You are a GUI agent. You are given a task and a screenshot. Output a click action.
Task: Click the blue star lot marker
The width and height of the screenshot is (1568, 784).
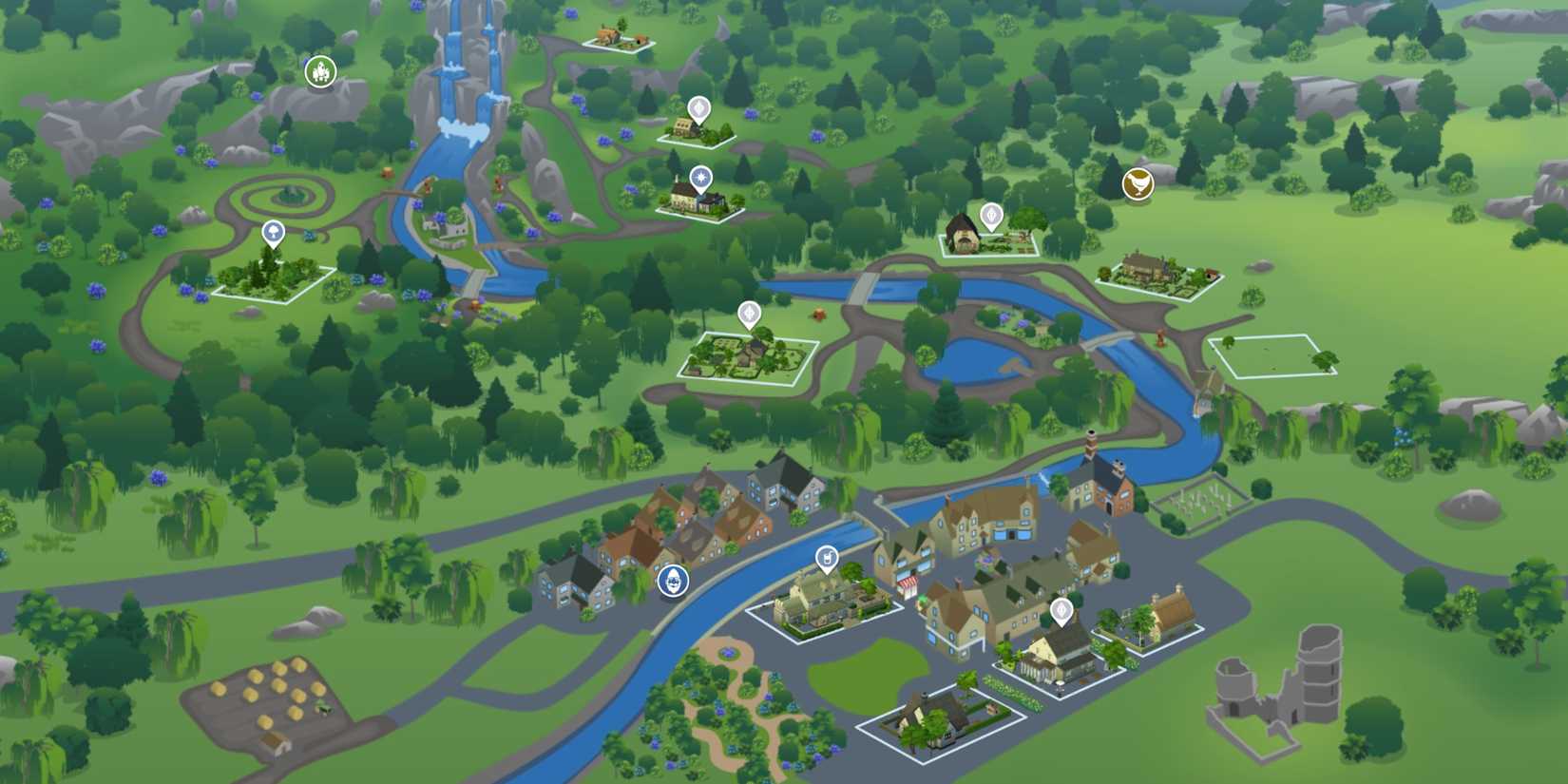point(699,177)
